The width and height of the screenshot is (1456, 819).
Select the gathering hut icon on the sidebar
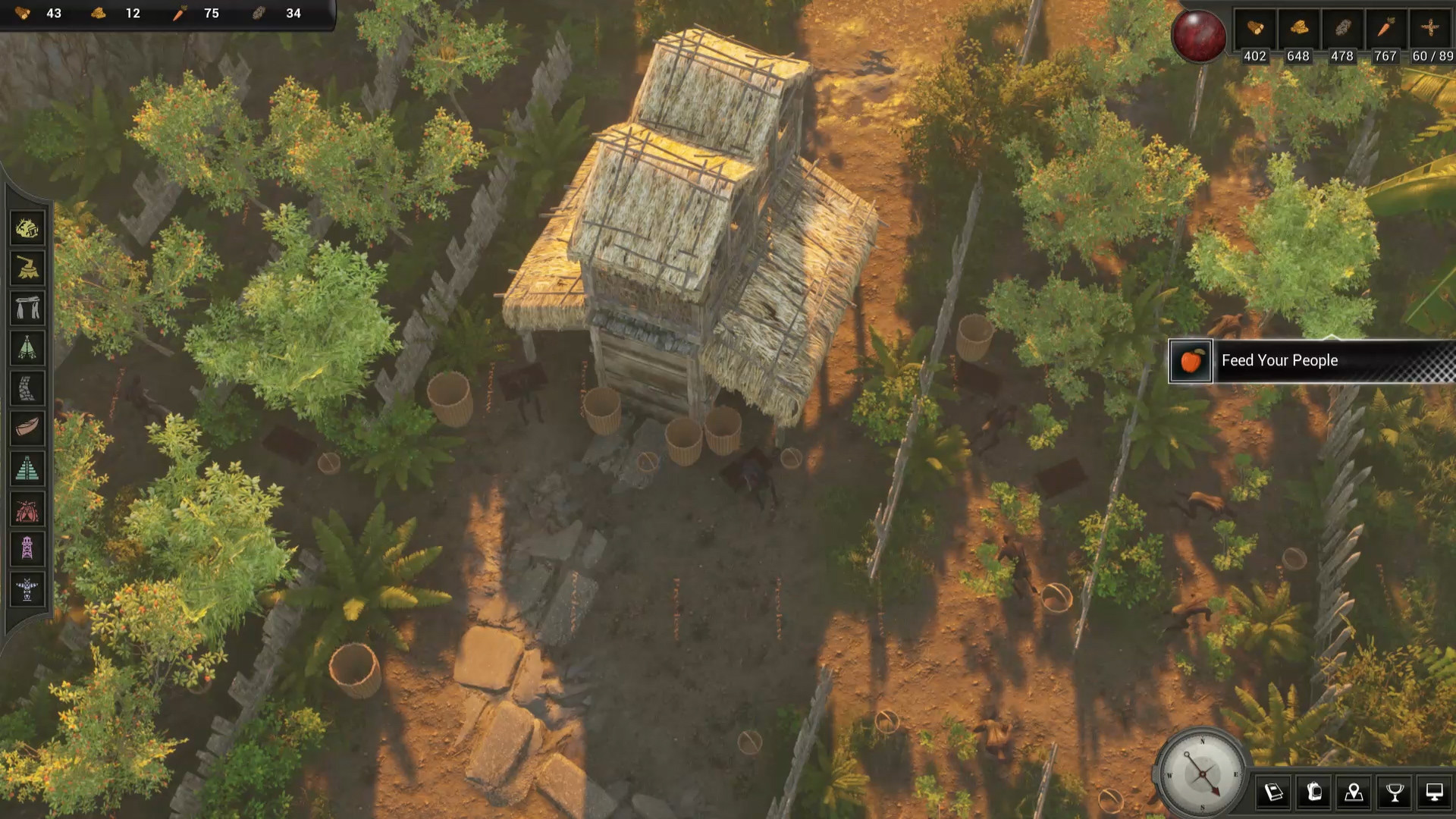click(x=27, y=228)
